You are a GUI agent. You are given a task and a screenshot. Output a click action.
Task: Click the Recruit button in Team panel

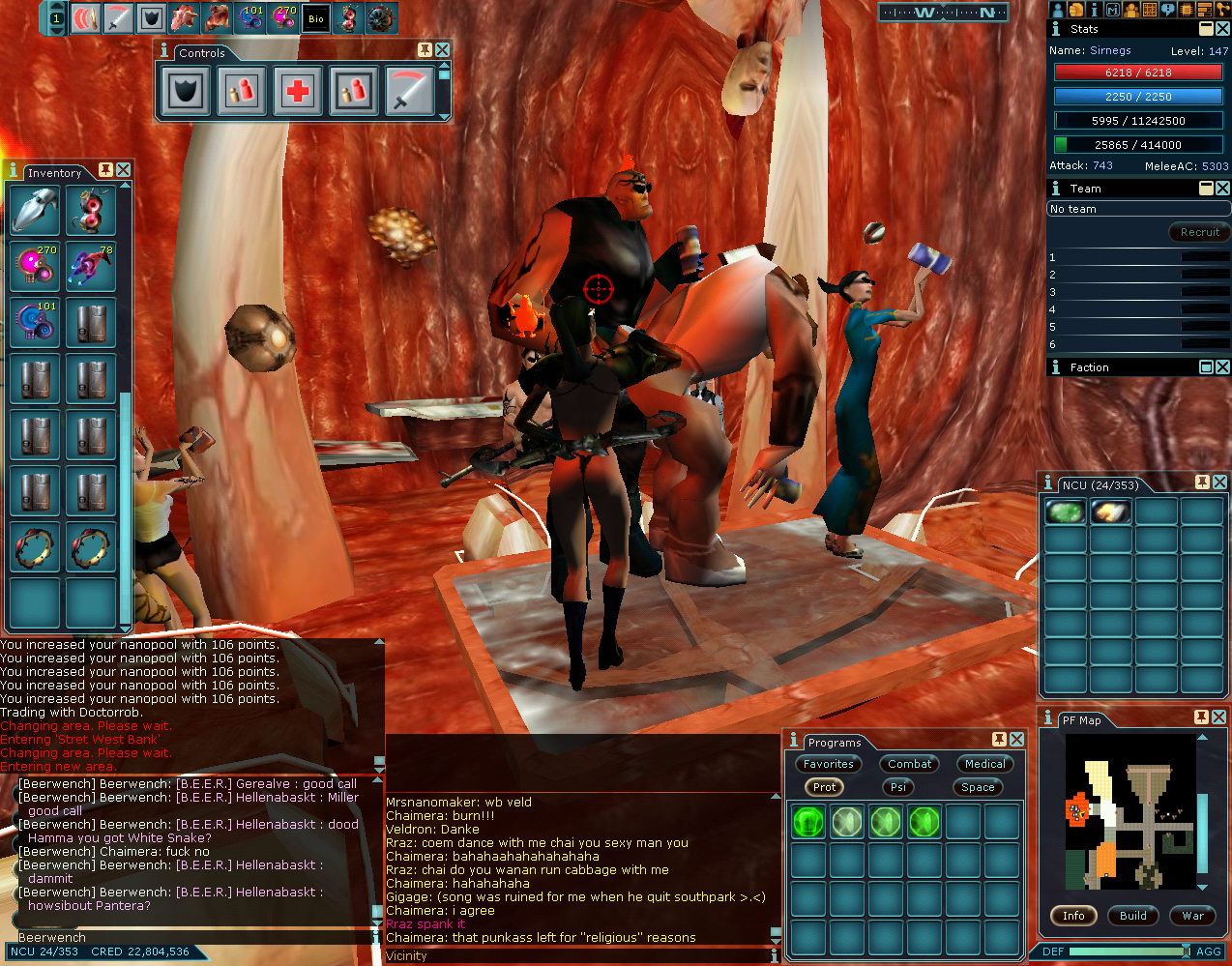tap(1199, 232)
